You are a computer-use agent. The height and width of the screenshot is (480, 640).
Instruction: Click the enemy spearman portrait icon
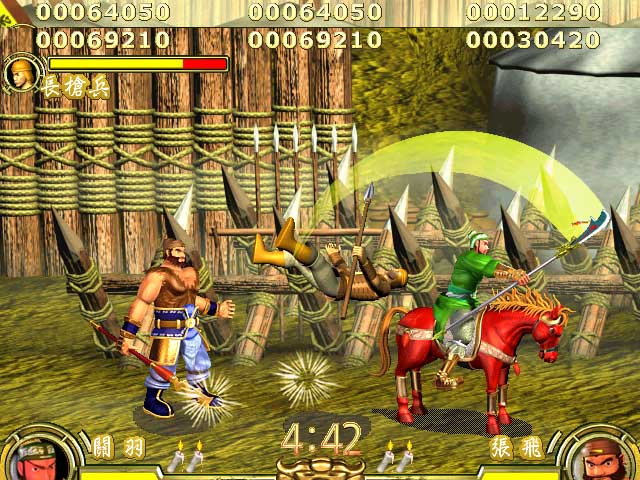[x=19, y=72]
